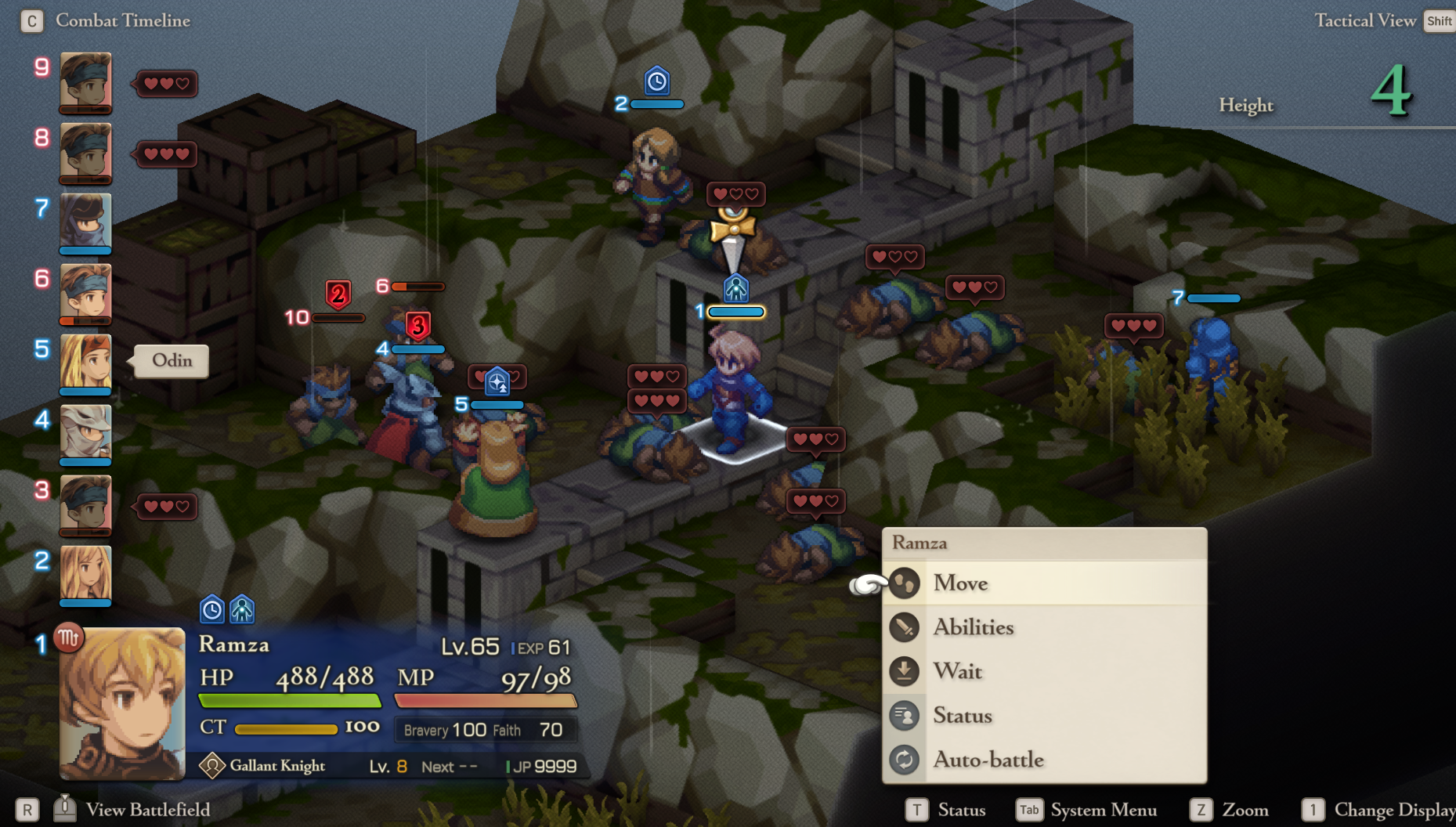Select Move in Ramza's command menu

tap(960, 583)
